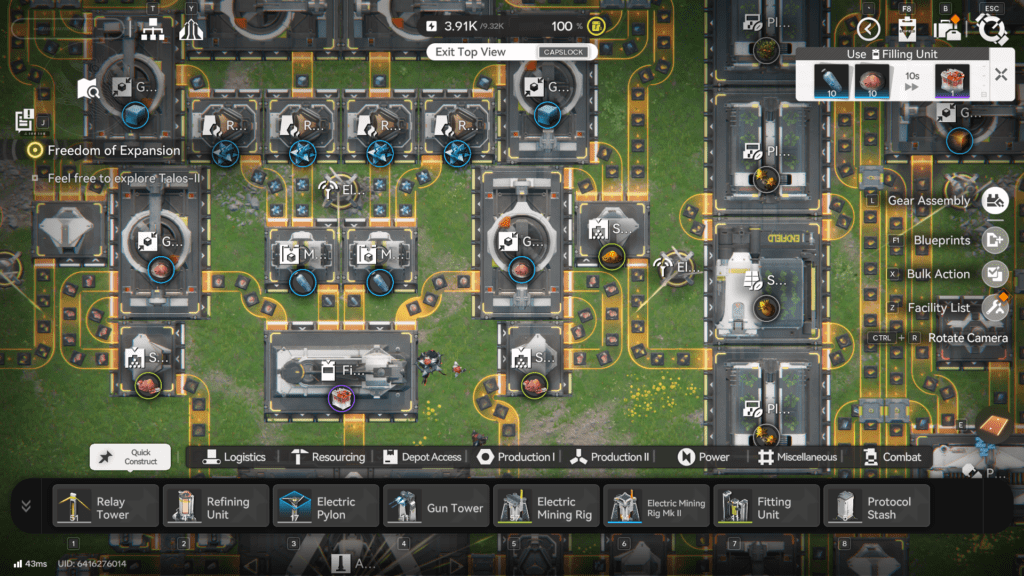Image resolution: width=1024 pixels, height=576 pixels.
Task: Select the Gun Tower build slot
Action: (x=436, y=507)
